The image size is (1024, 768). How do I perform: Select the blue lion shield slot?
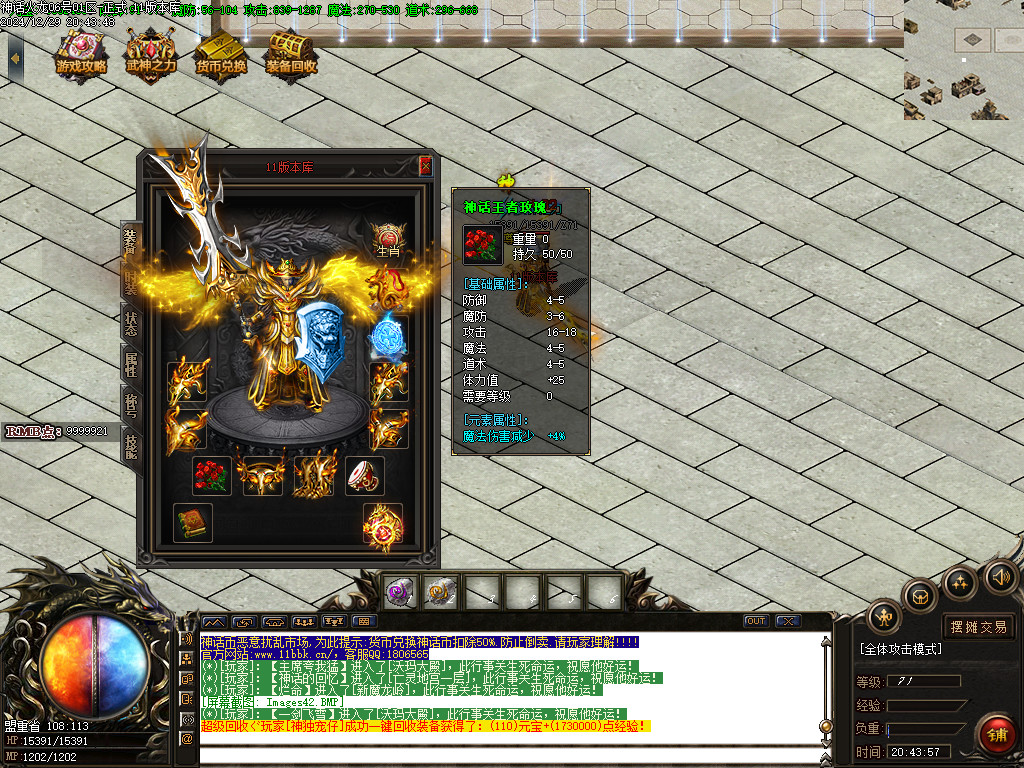(x=320, y=337)
